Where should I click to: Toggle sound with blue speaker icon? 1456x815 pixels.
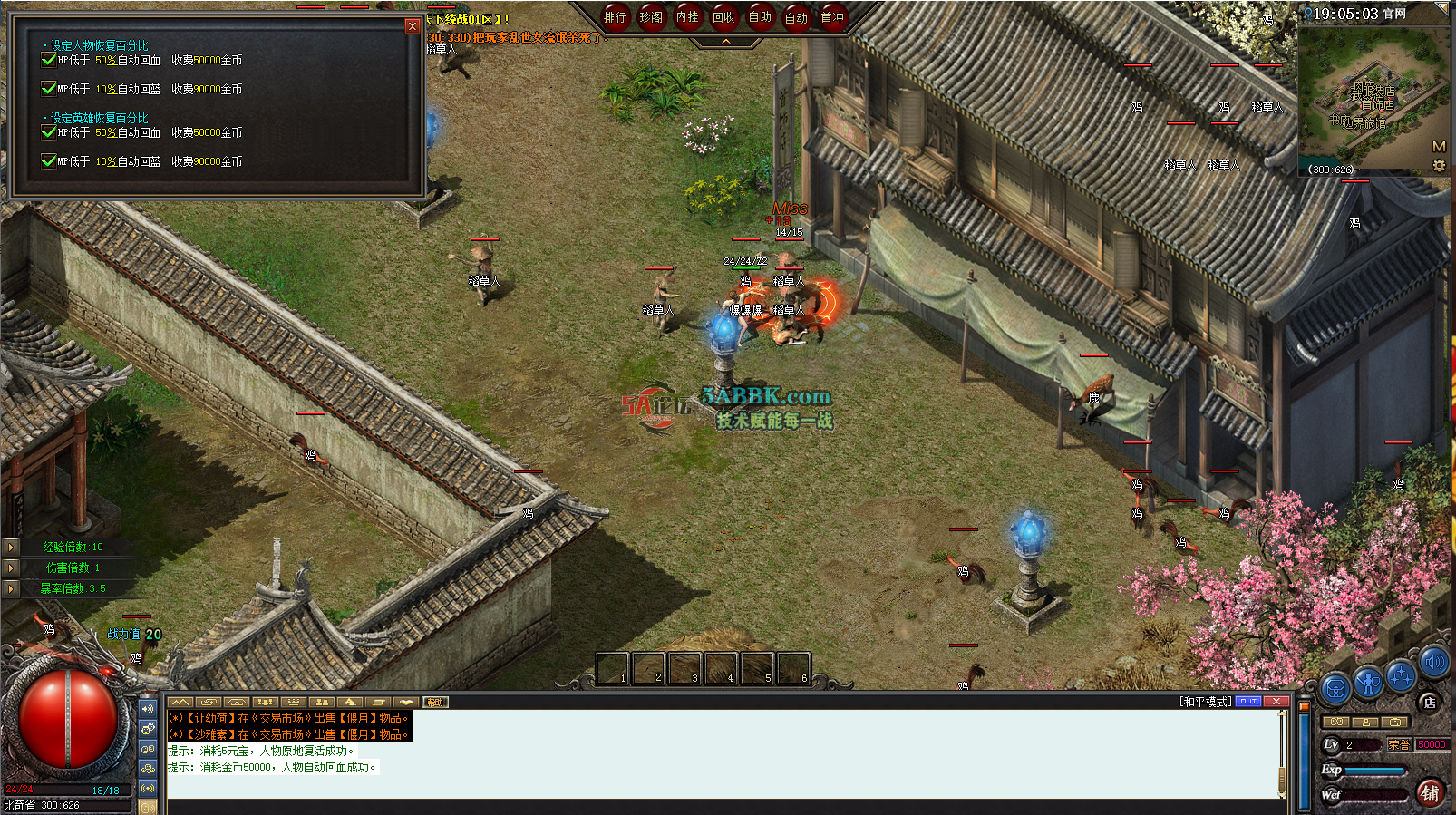point(1434,663)
